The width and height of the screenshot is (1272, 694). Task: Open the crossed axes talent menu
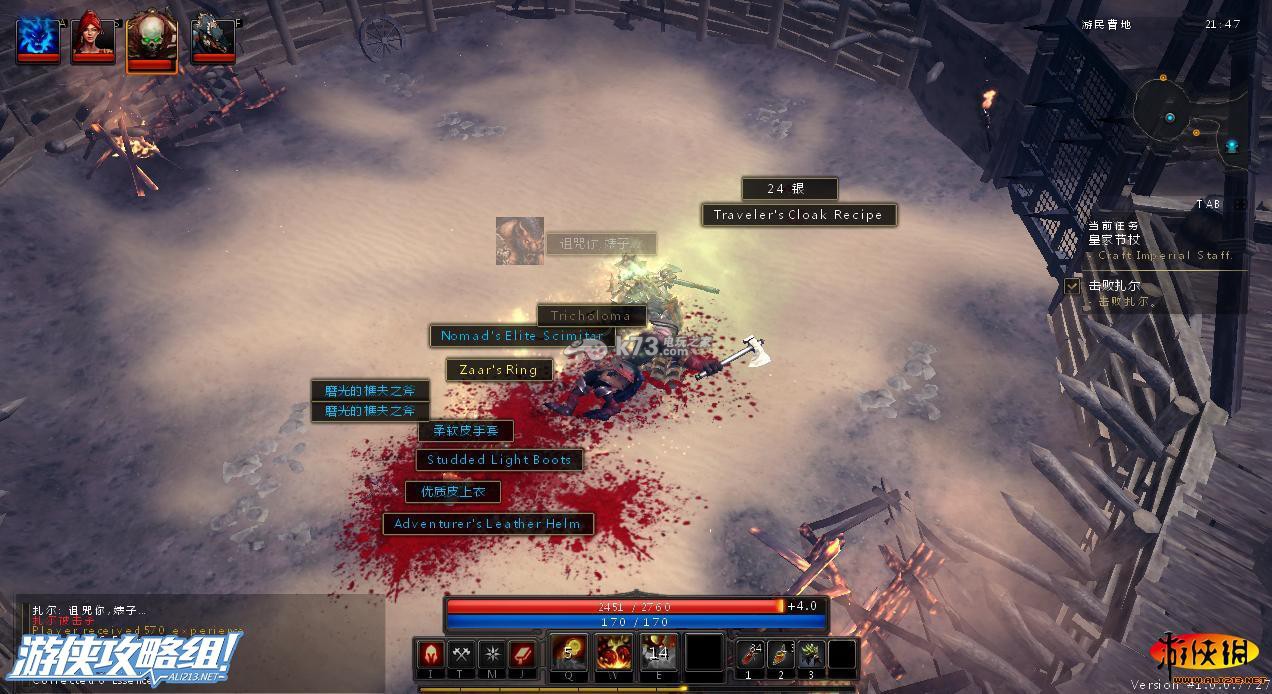coord(461,654)
